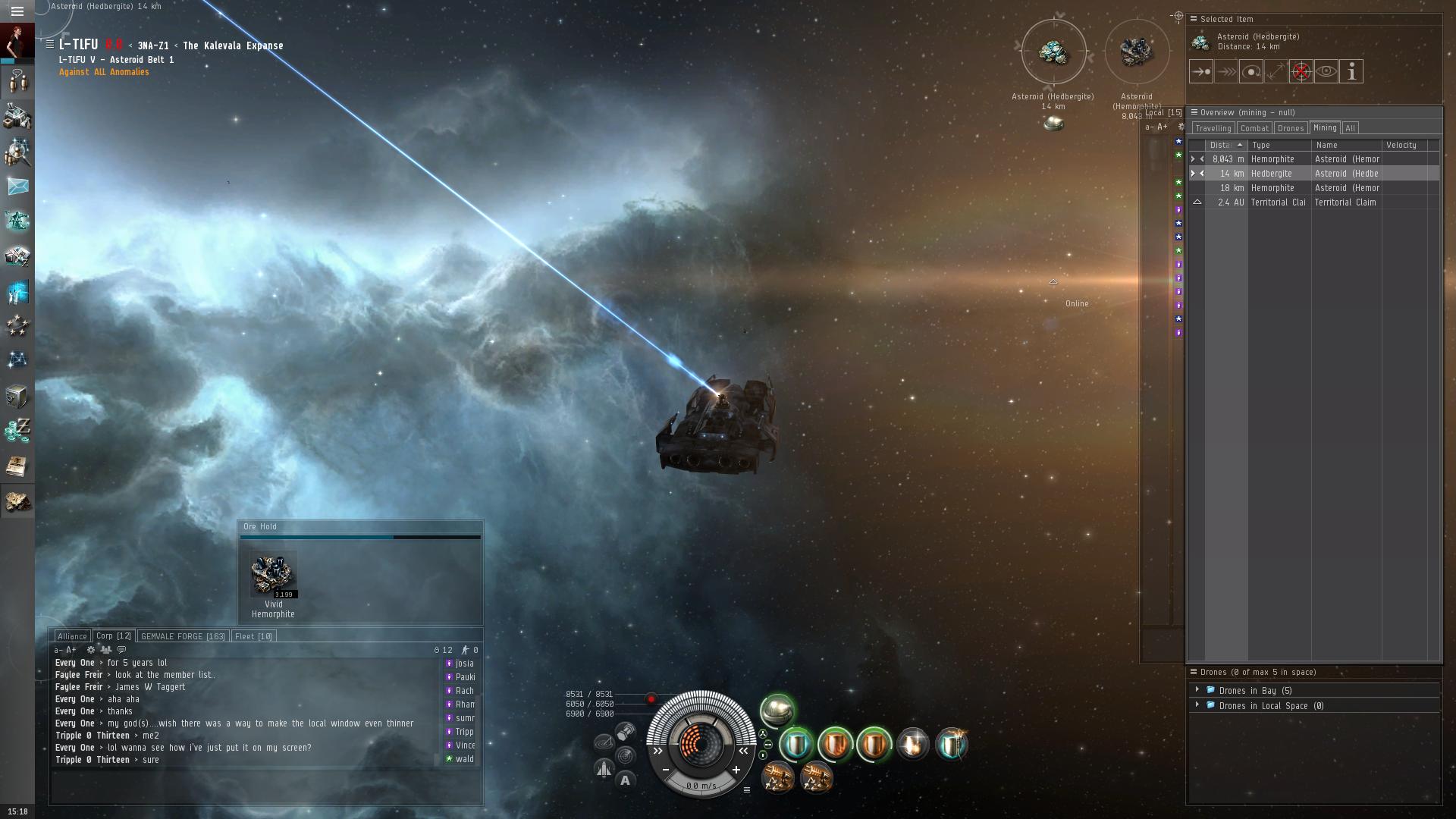This screenshot has width=1456, height=819.
Task: Open the Fleet chat tab
Action: [x=253, y=636]
